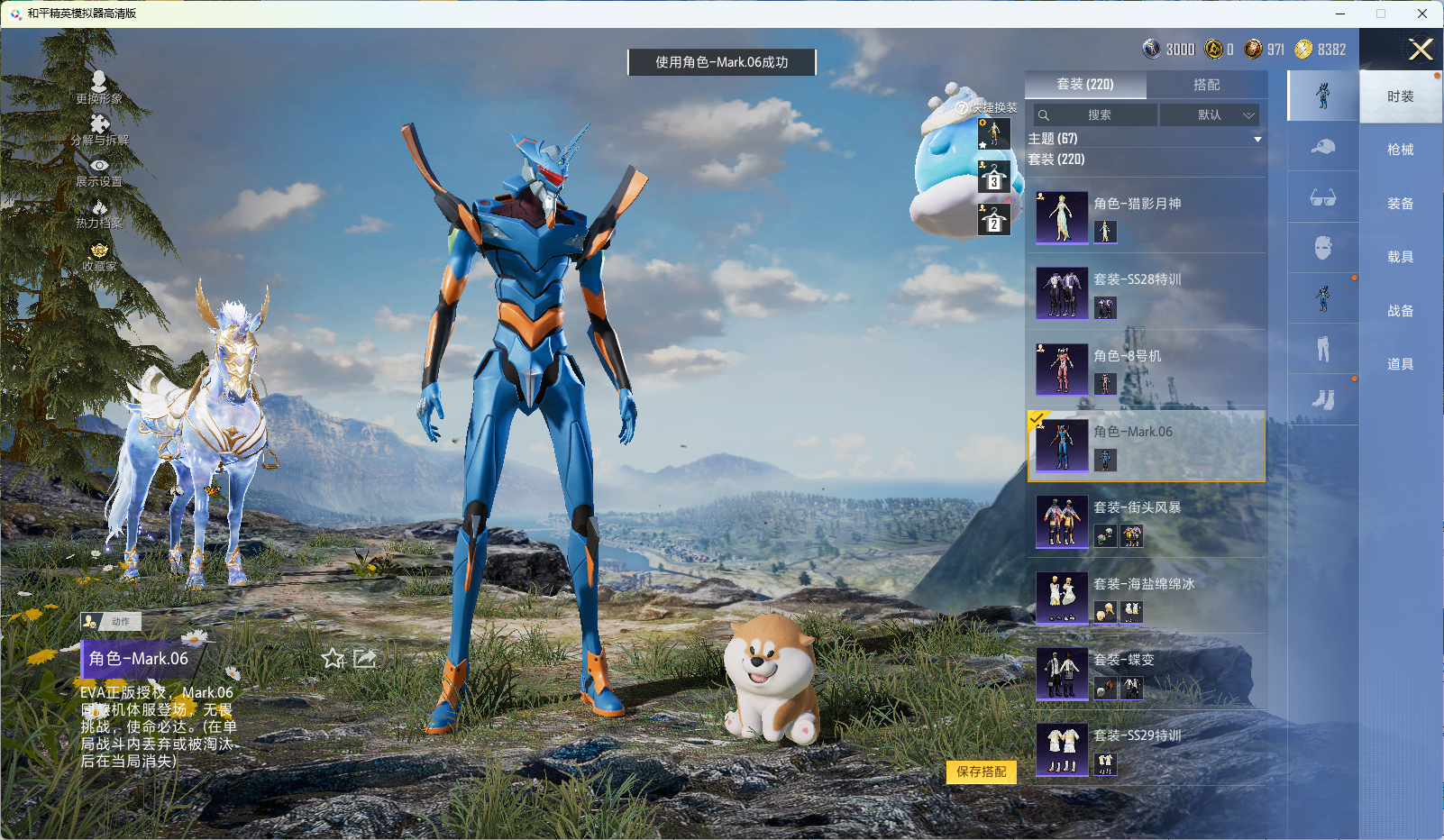Pick the 套装-蝶变 outfit
This screenshot has width=1444, height=840.
point(1147,673)
